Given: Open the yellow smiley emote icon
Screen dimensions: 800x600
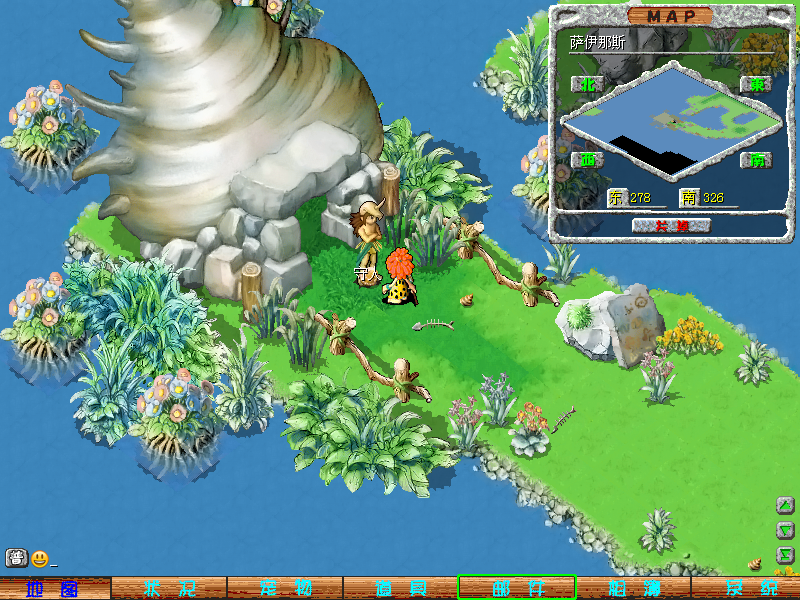Looking at the screenshot, I should point(40,558).
